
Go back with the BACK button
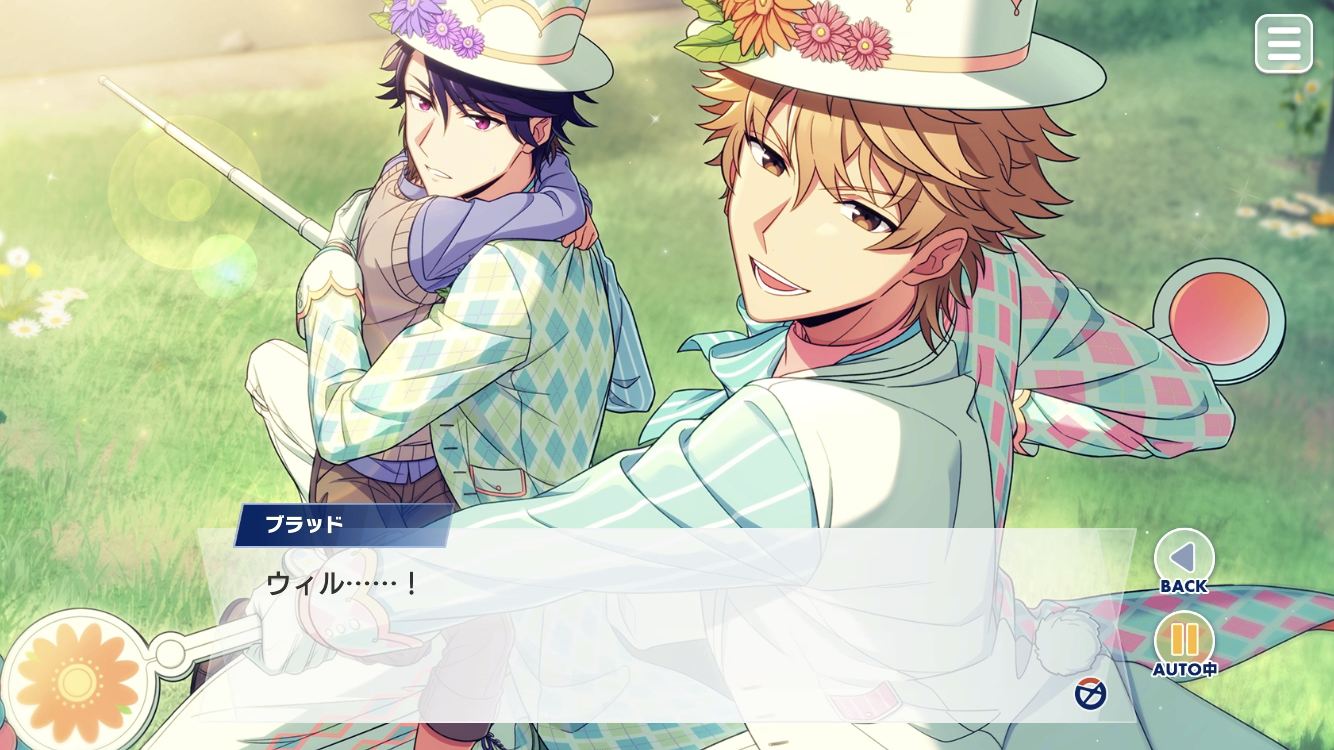point(1184,559)
